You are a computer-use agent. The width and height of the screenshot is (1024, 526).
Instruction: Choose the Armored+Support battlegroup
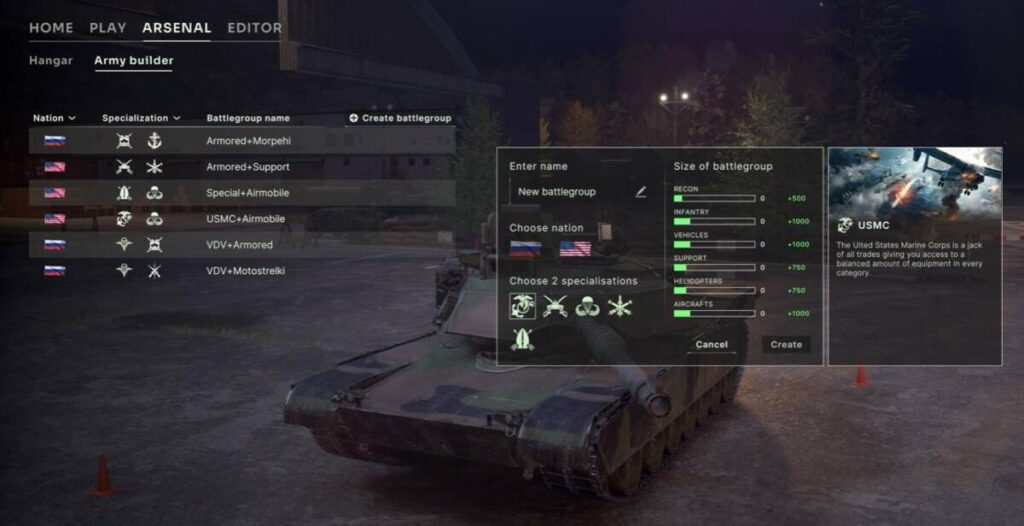point(247,167)
